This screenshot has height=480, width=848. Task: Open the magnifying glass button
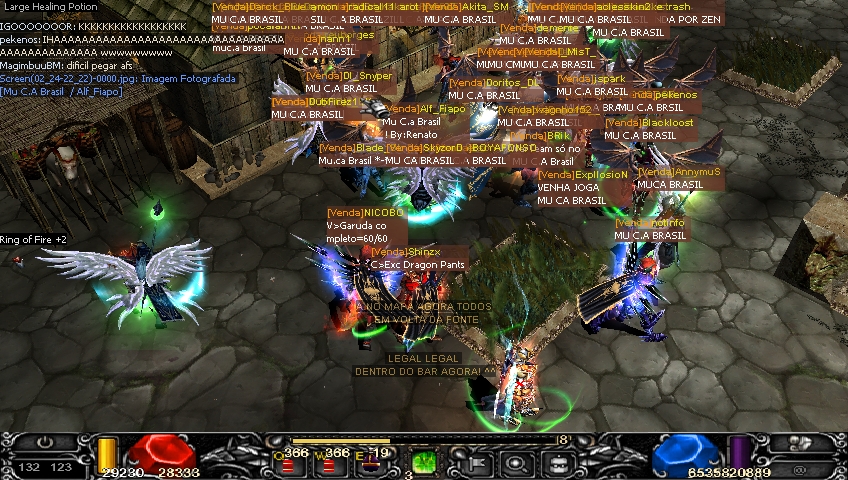516,463
